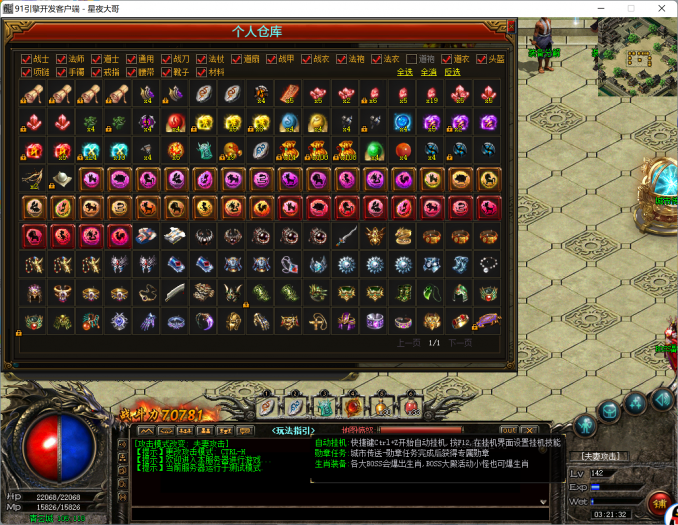678x525 pixels.
Task: Toggle the 法师 filter checkbox
Action: coord(62,59)
